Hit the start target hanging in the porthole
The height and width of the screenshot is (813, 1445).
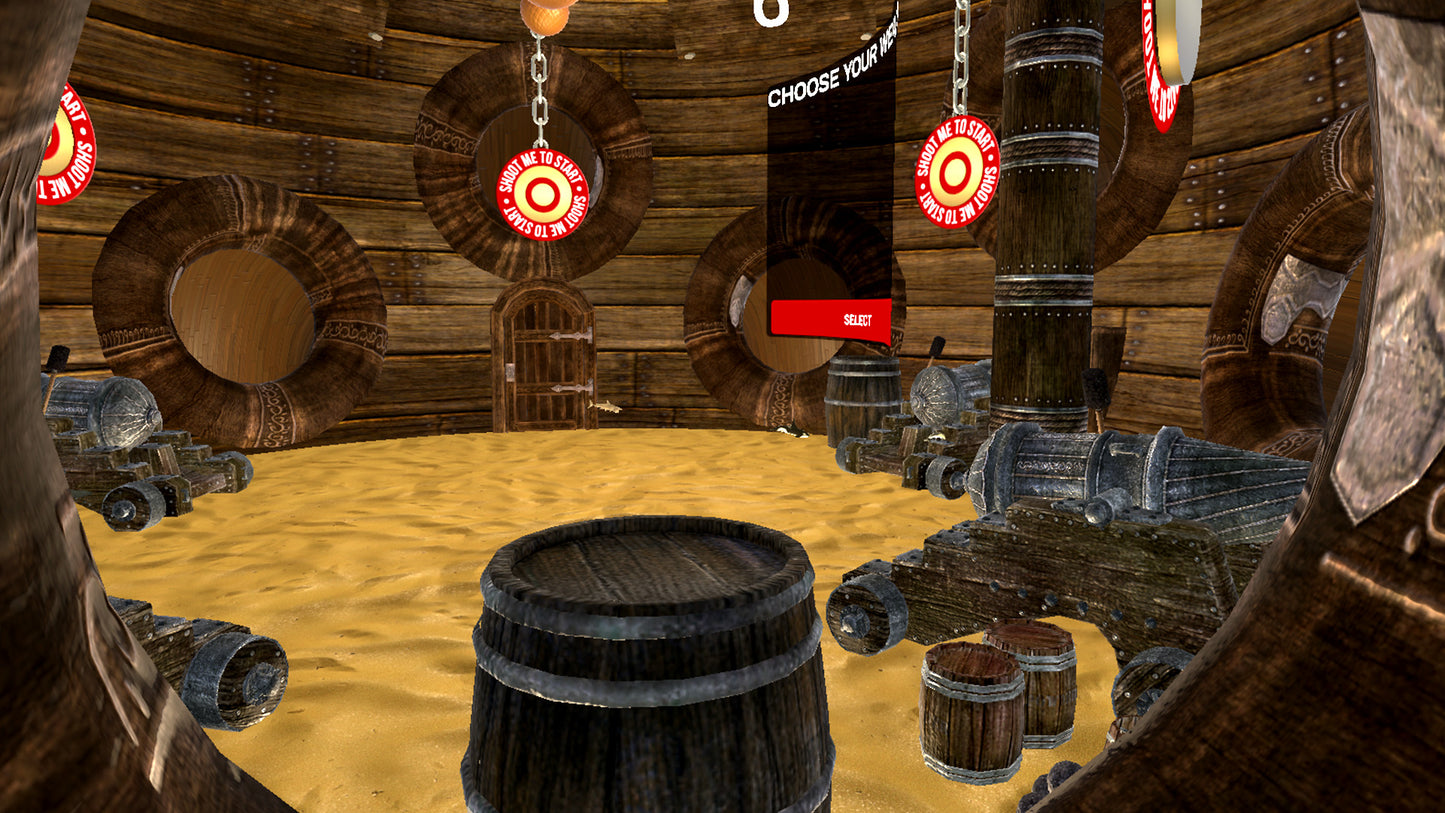pos(541,194)
